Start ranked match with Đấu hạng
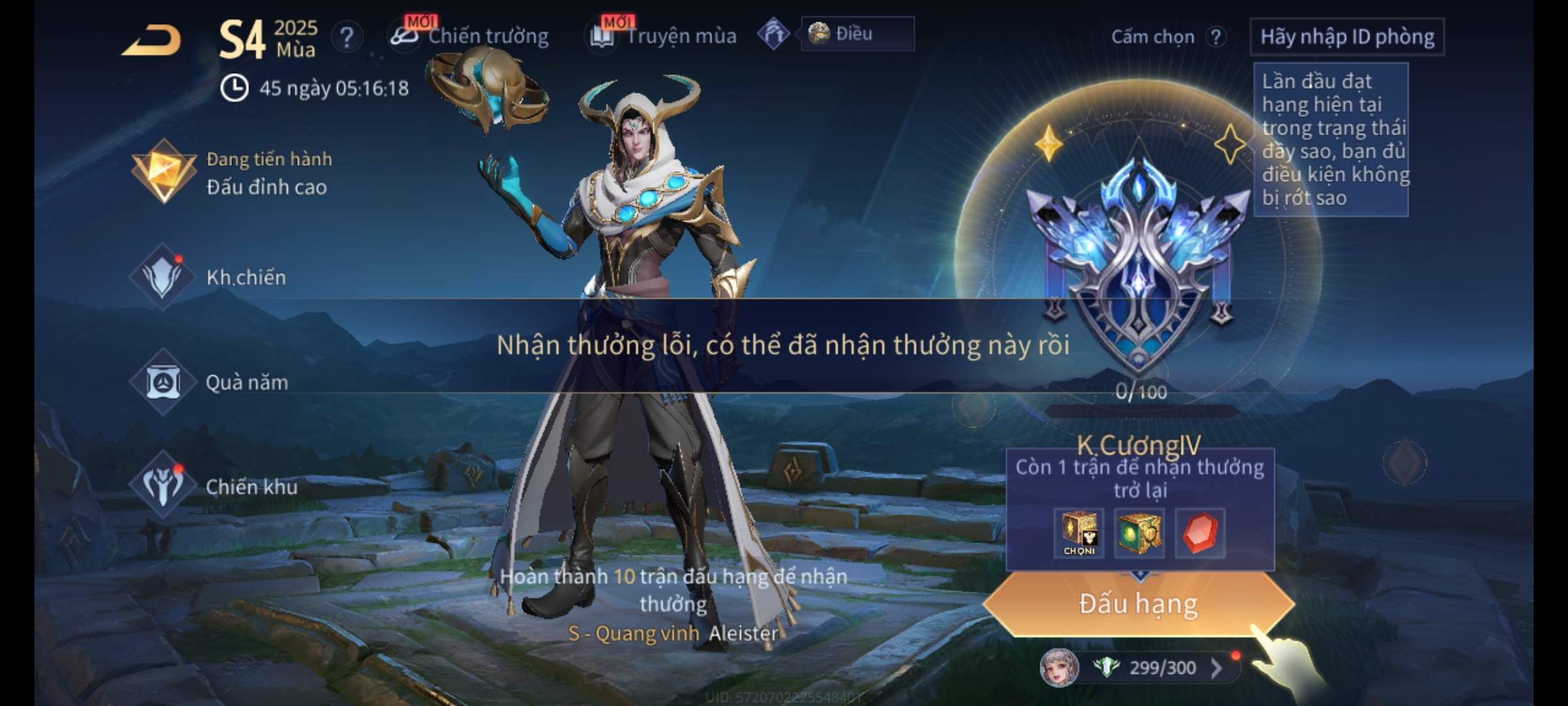 1138,604
